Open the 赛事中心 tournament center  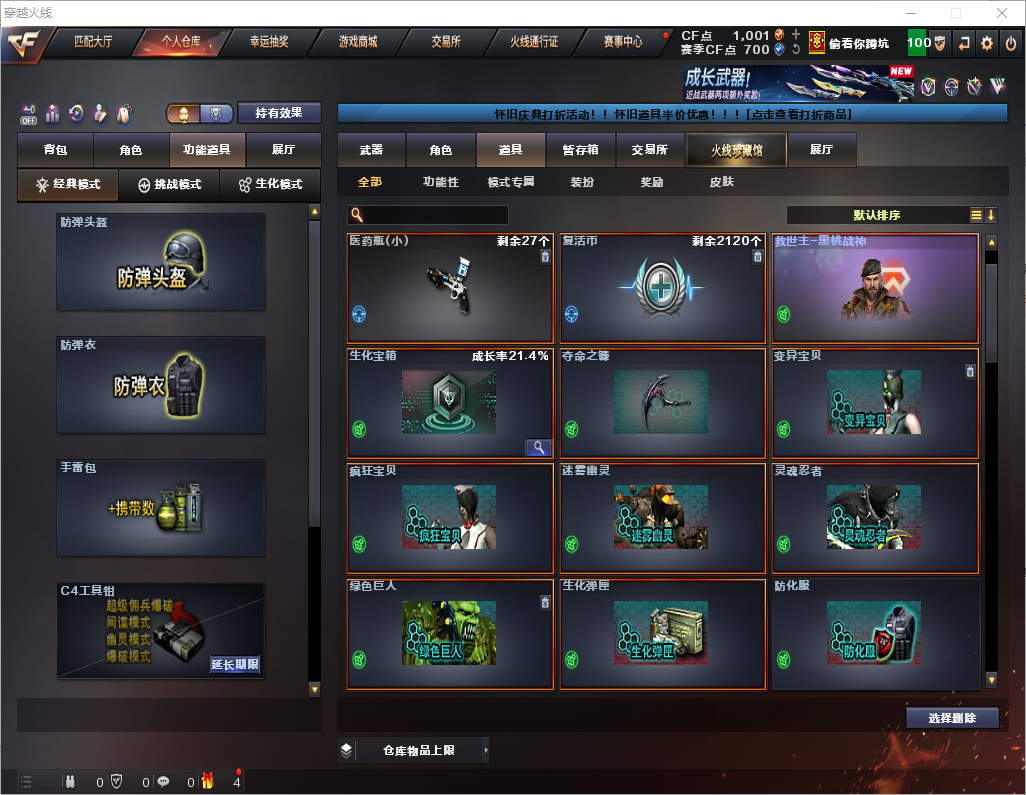pyautogui.click(x=623, y=42)
